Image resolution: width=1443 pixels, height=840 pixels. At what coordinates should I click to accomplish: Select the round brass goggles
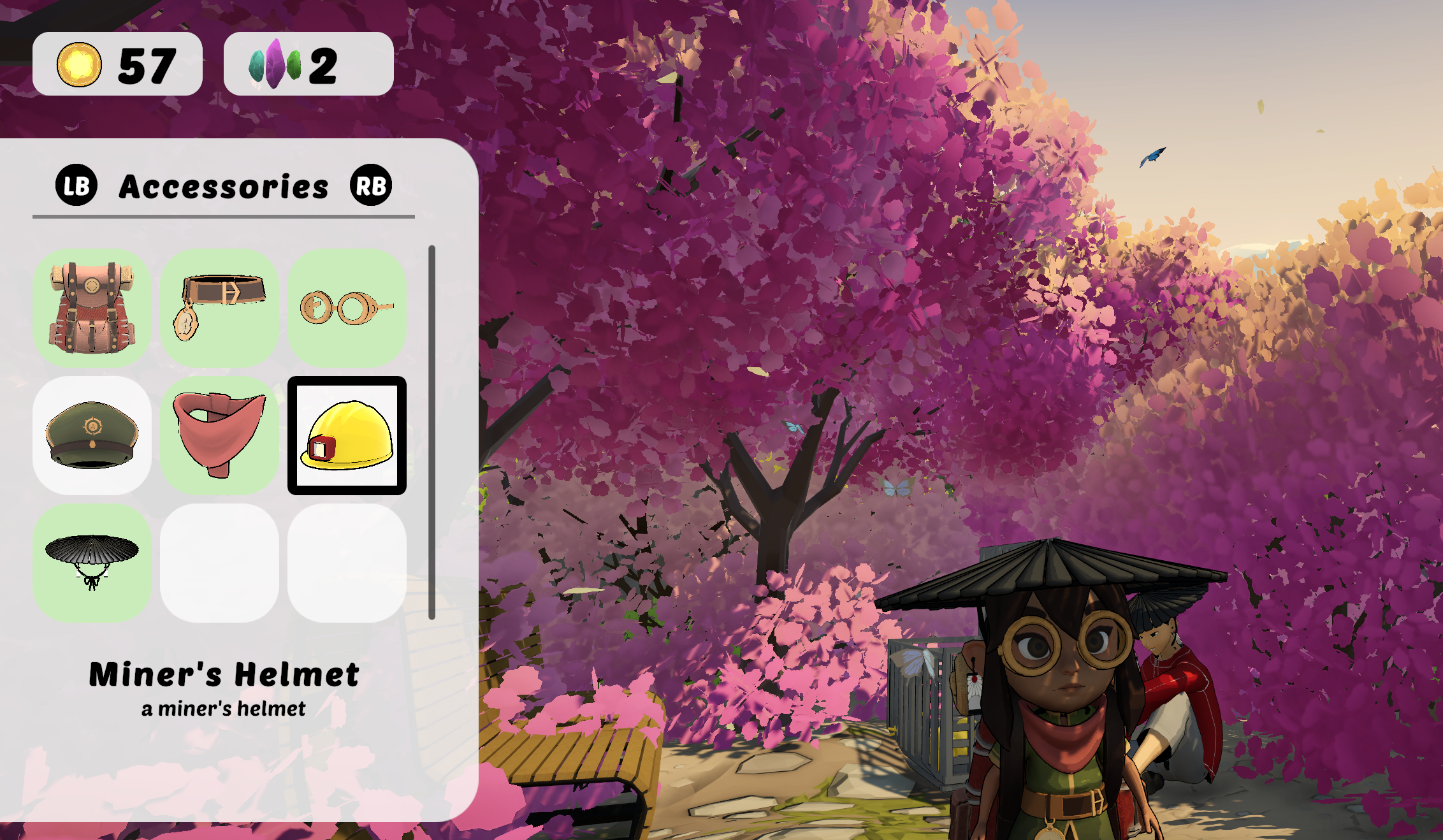coord(347,307)
